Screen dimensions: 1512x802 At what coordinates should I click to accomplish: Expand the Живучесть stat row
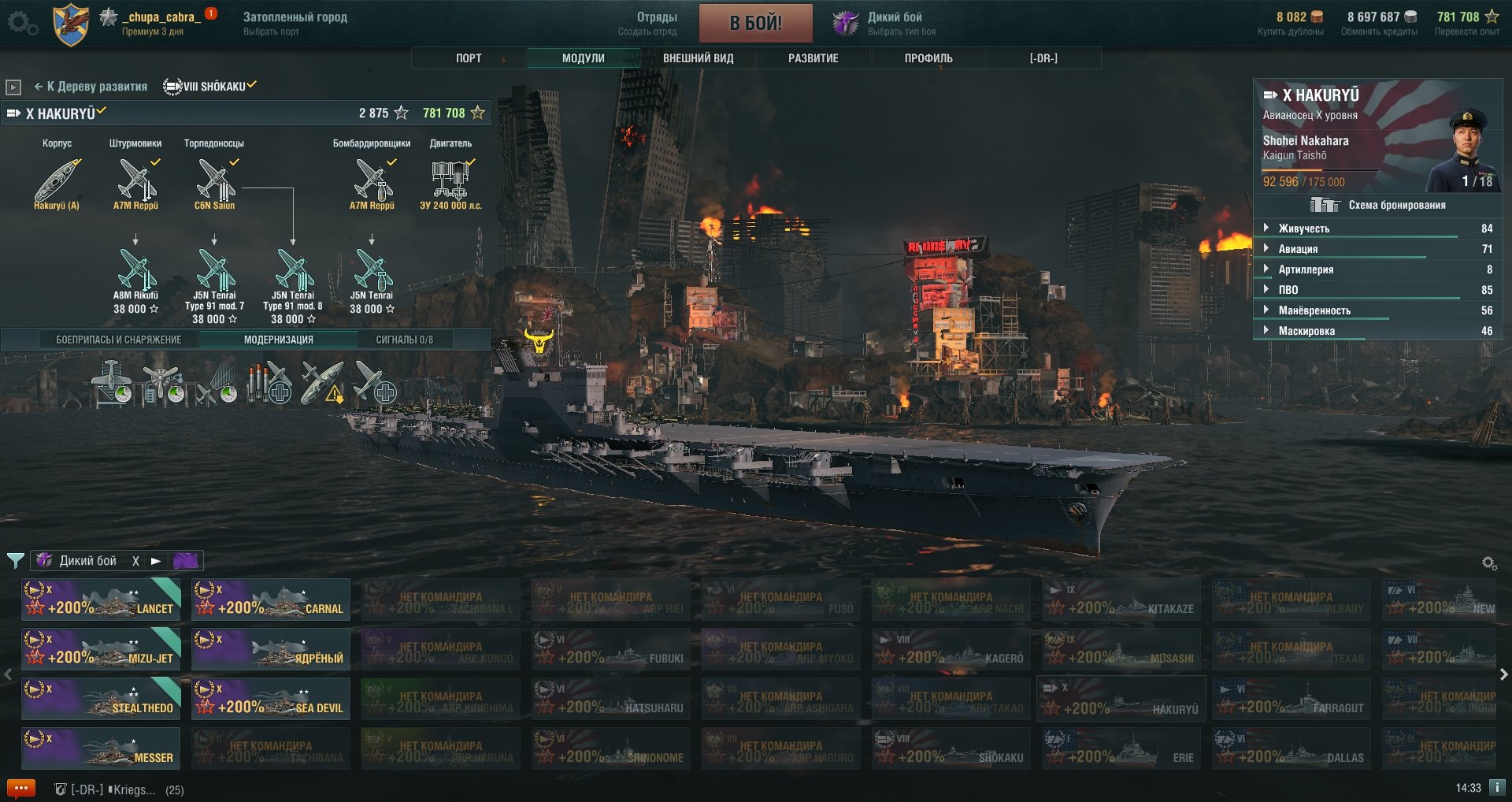point(1303,228)
